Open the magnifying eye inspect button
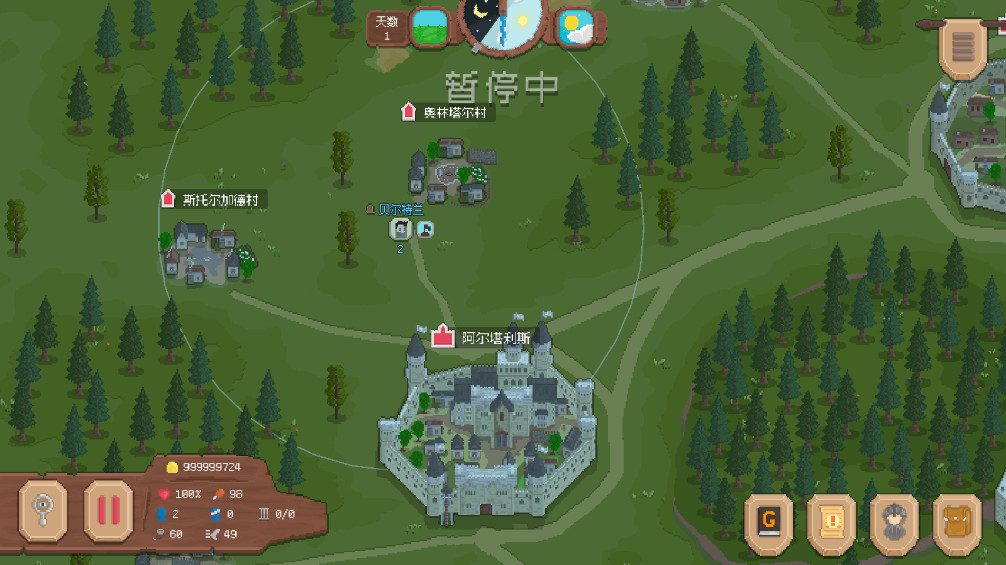The width and height of the screenshot is (1006, 565). (x=43, y=511)
